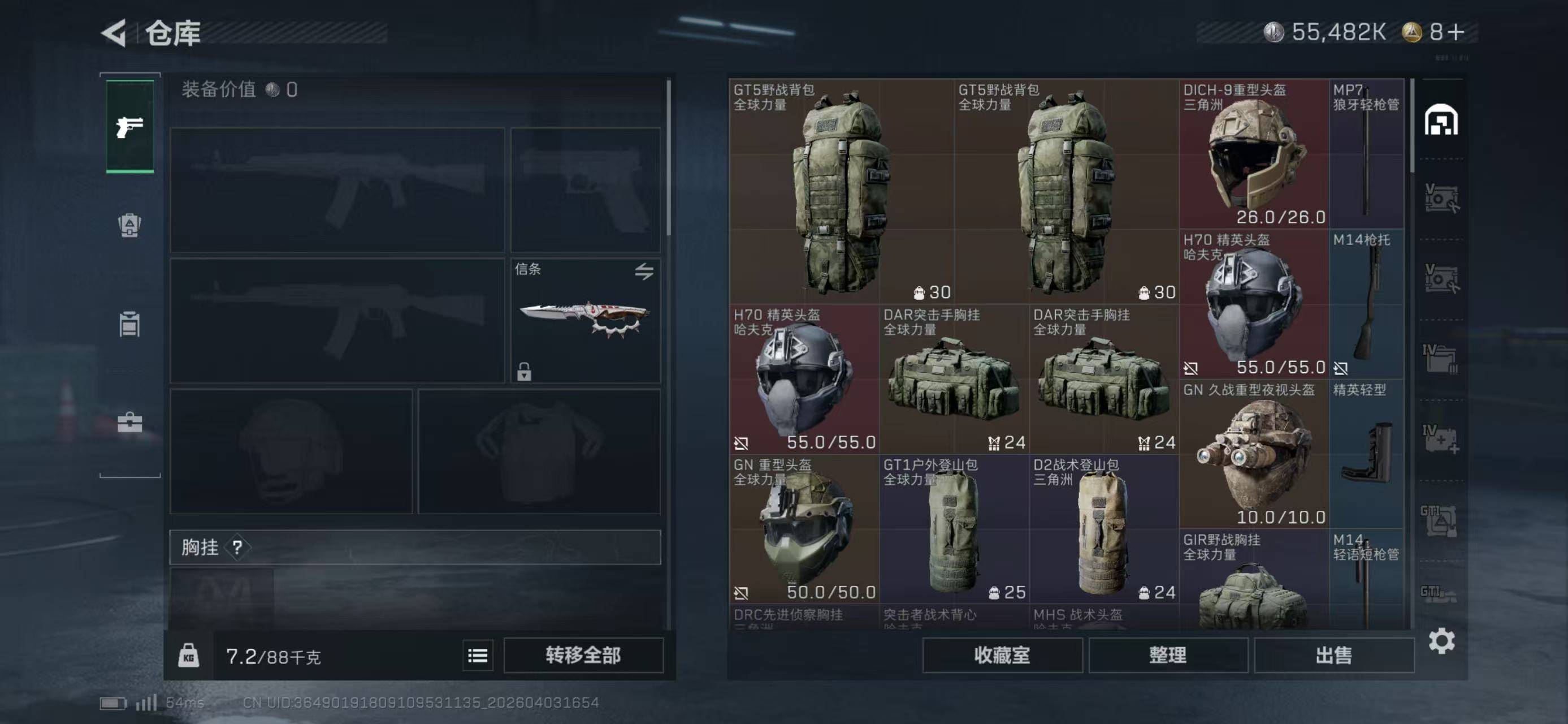Image resolution: width=1568 pixels, height=724 pixels.
Task: Switch to the backpack tab
Action: [129, 225]
